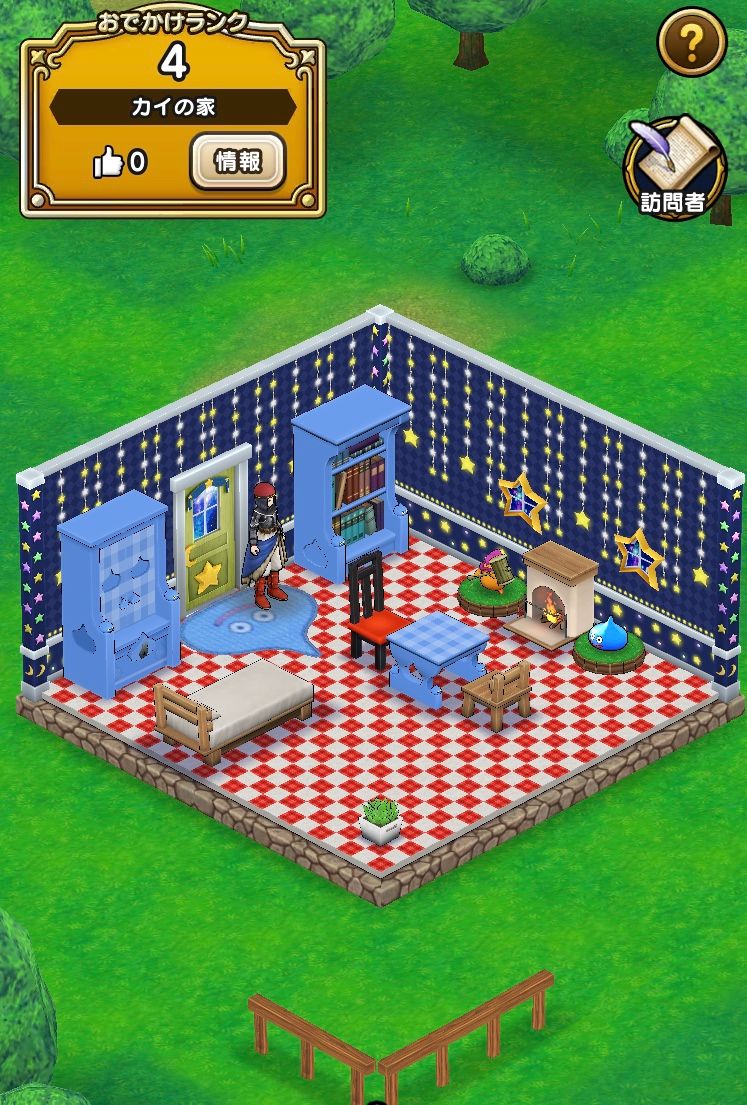Open the 情報 info button
The image size is (747, 1105).
(238, 162)
